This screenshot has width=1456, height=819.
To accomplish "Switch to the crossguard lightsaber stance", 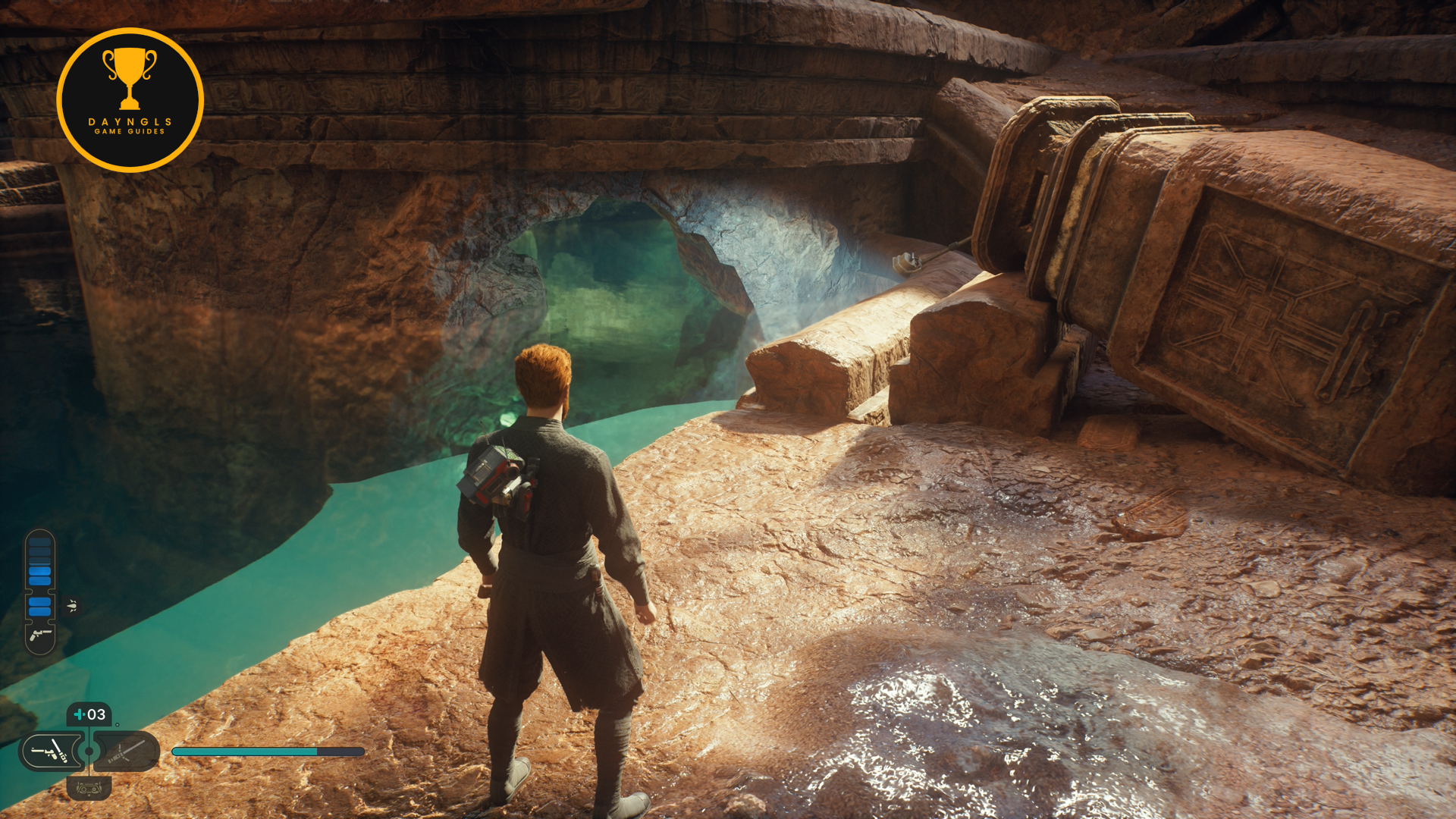I will pos(127,752).
